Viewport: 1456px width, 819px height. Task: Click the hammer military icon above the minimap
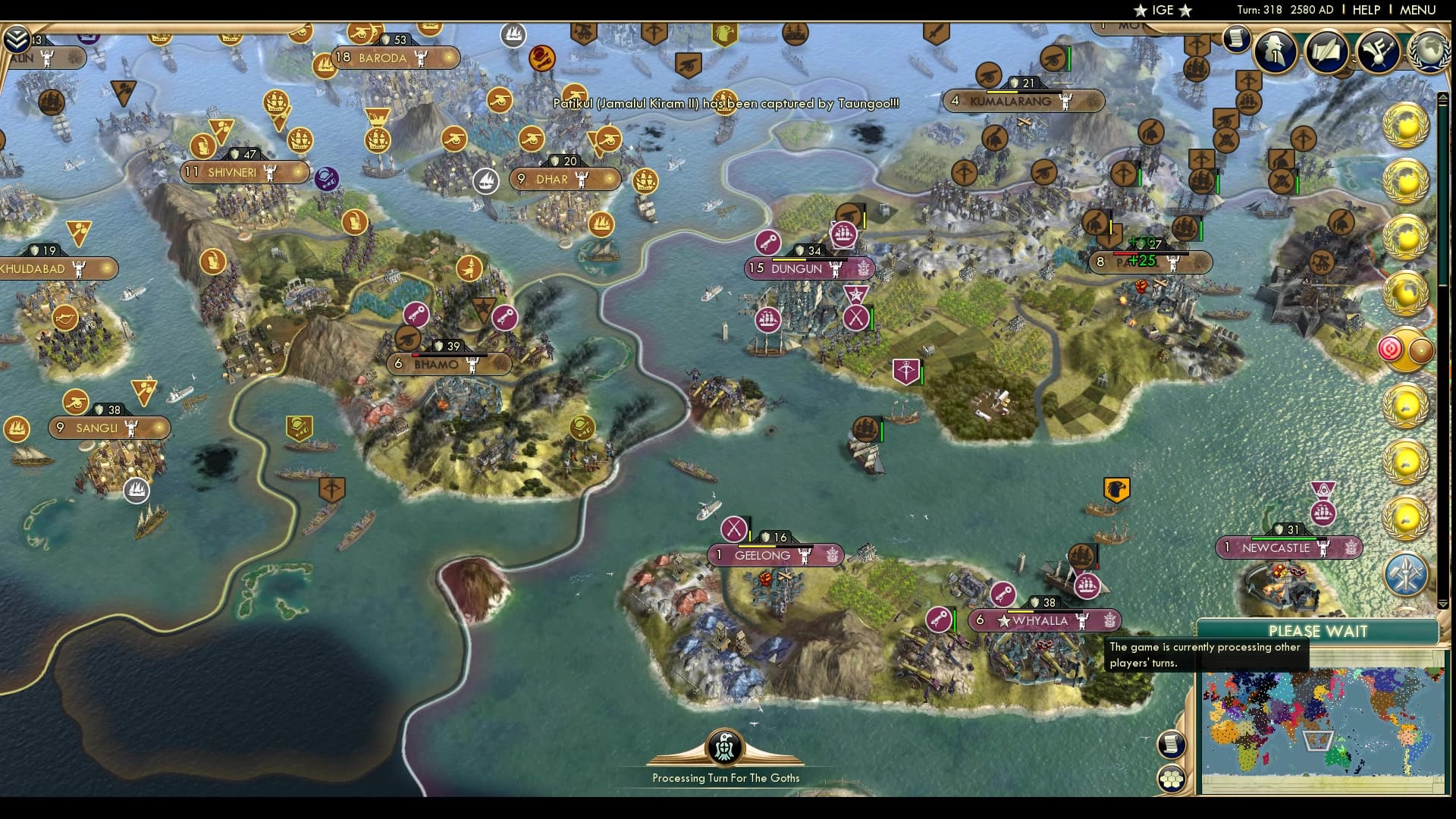1404,574
